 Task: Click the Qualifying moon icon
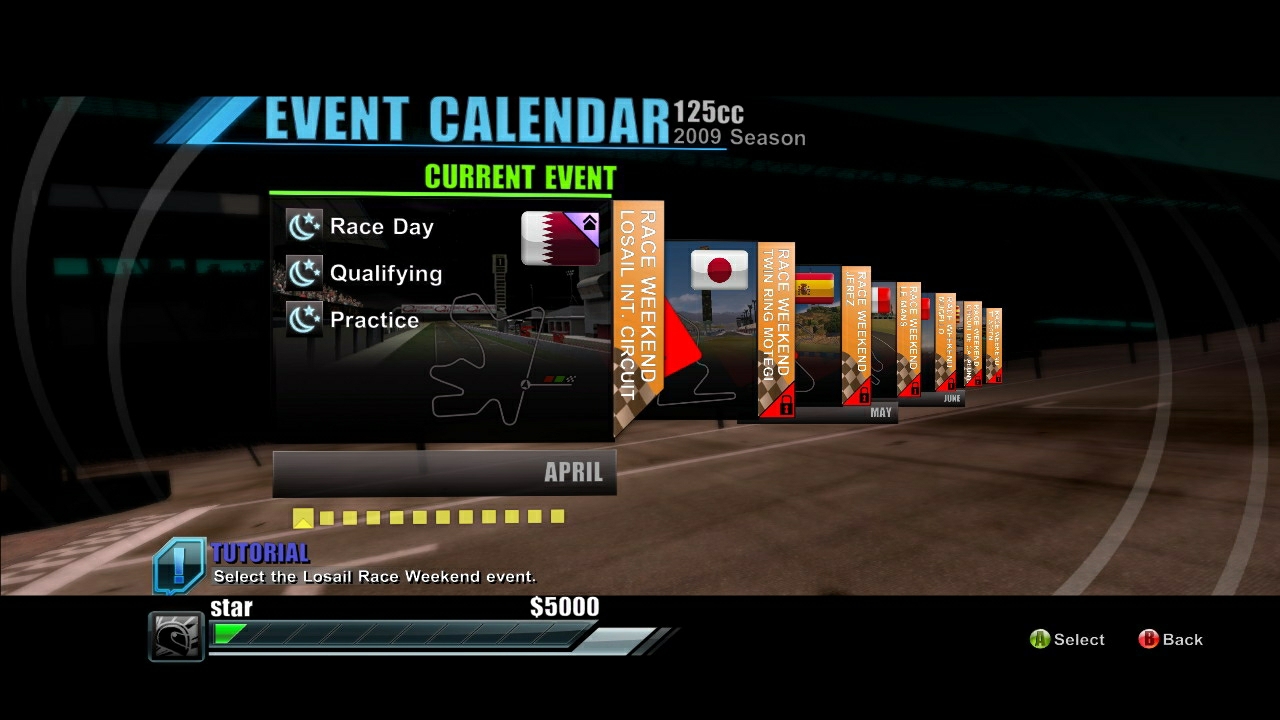[x=303, y=273]
